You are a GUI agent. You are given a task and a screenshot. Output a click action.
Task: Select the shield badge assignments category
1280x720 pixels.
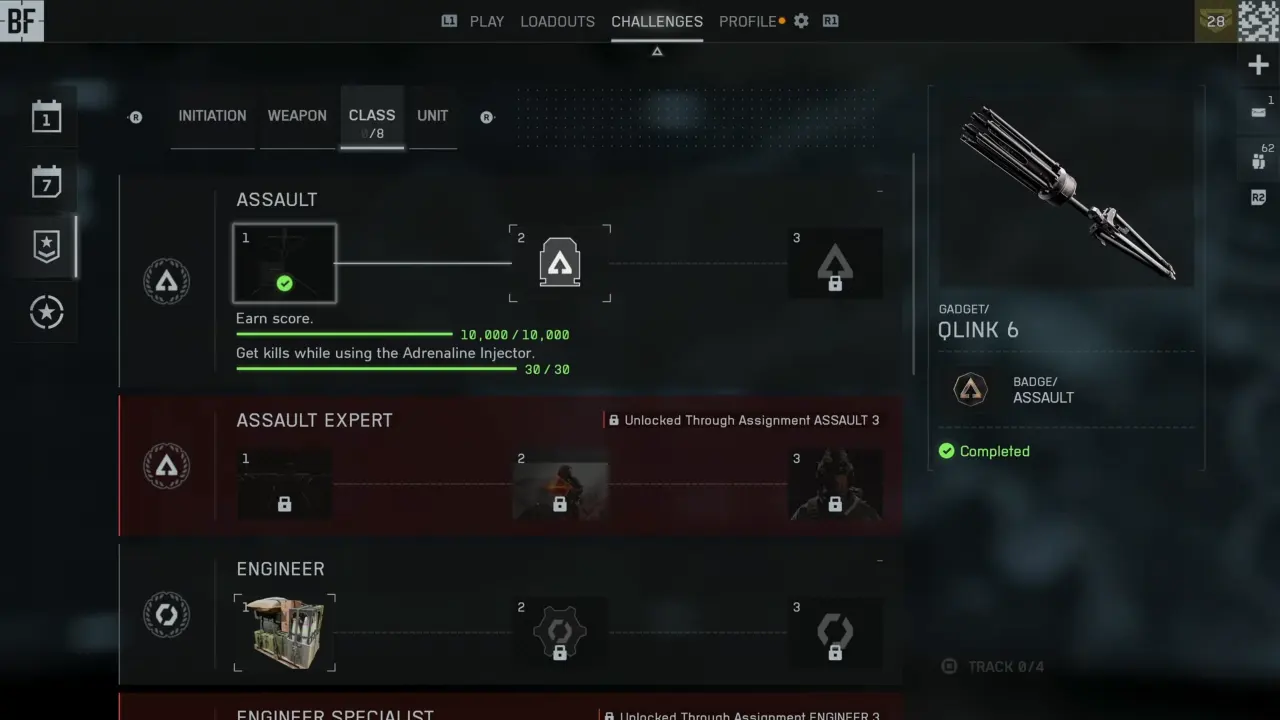pos(46,247)
